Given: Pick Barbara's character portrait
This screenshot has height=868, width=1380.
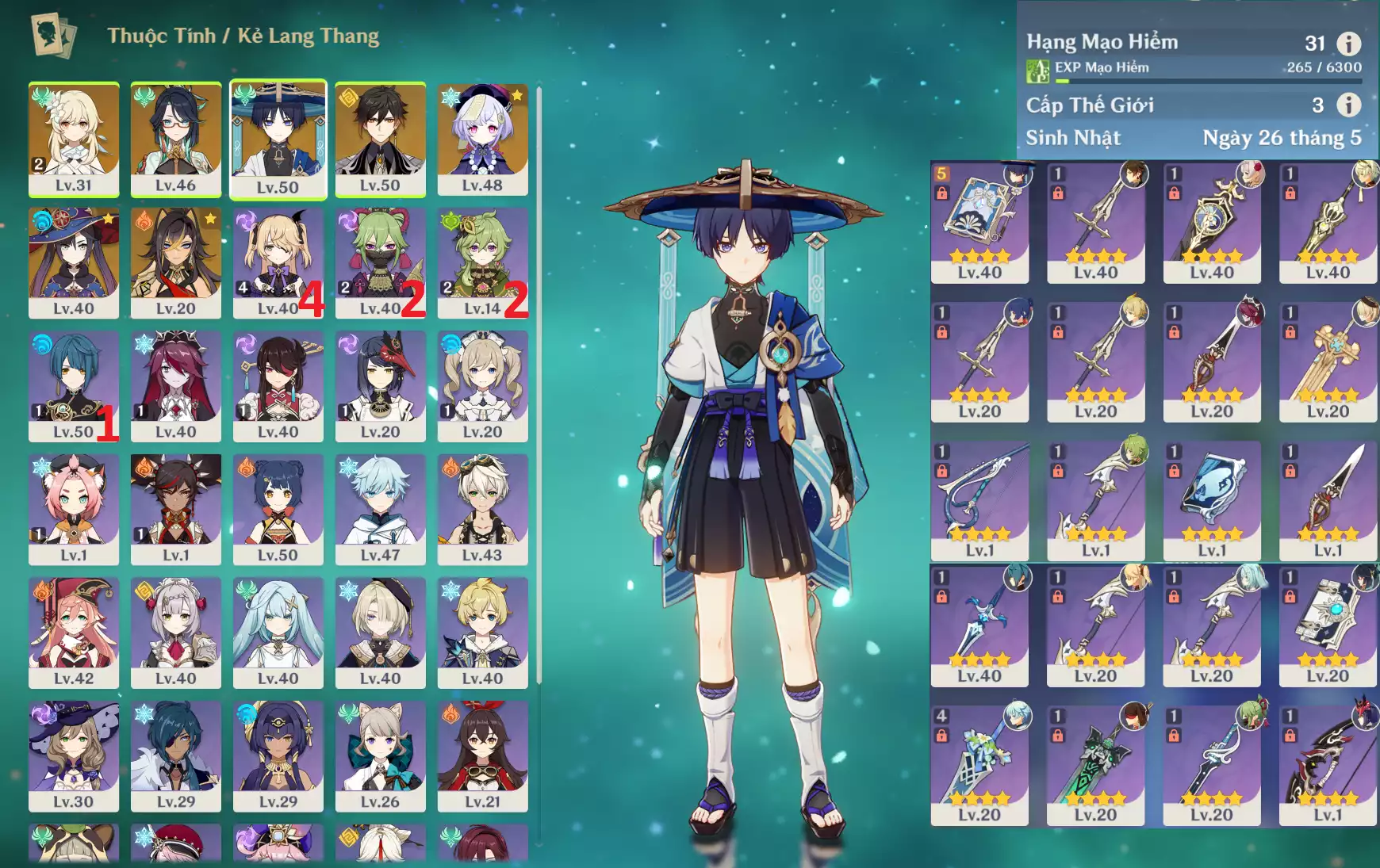Looking at the screenshot, I should tap(482, 385).
